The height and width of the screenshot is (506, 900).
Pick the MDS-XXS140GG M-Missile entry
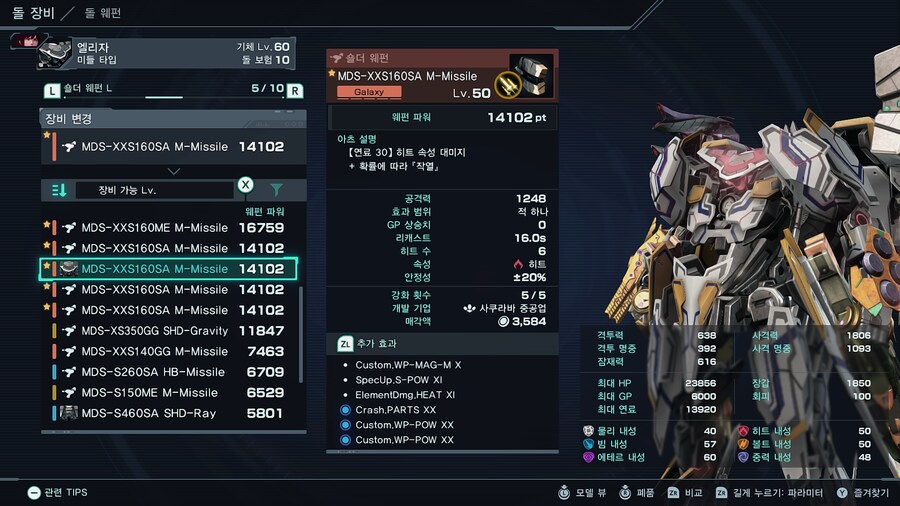pos(170,352)
